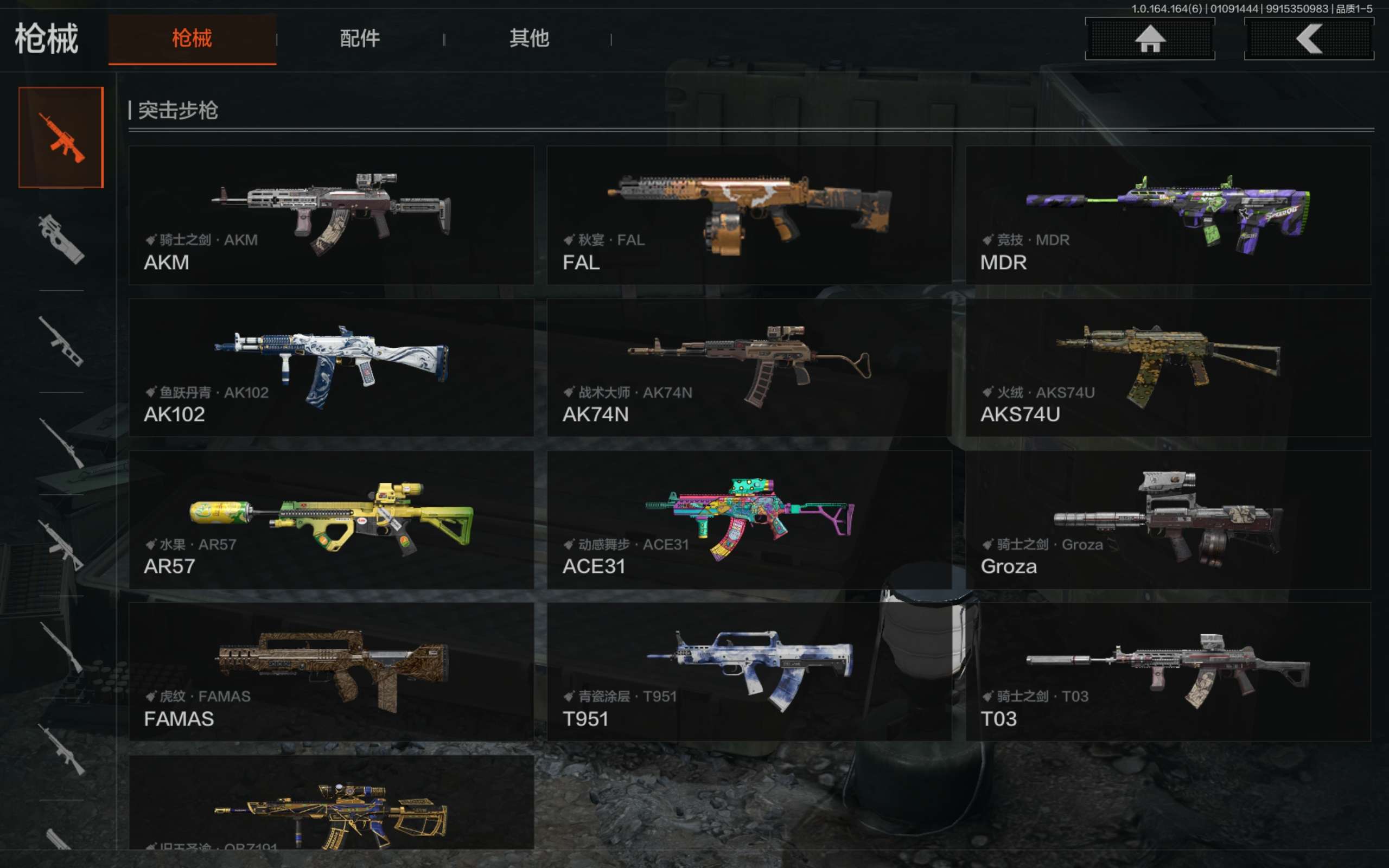Choose the MDR weapon tile
The width and height of the screenshot is (1389, 868).
[1168, 215]
